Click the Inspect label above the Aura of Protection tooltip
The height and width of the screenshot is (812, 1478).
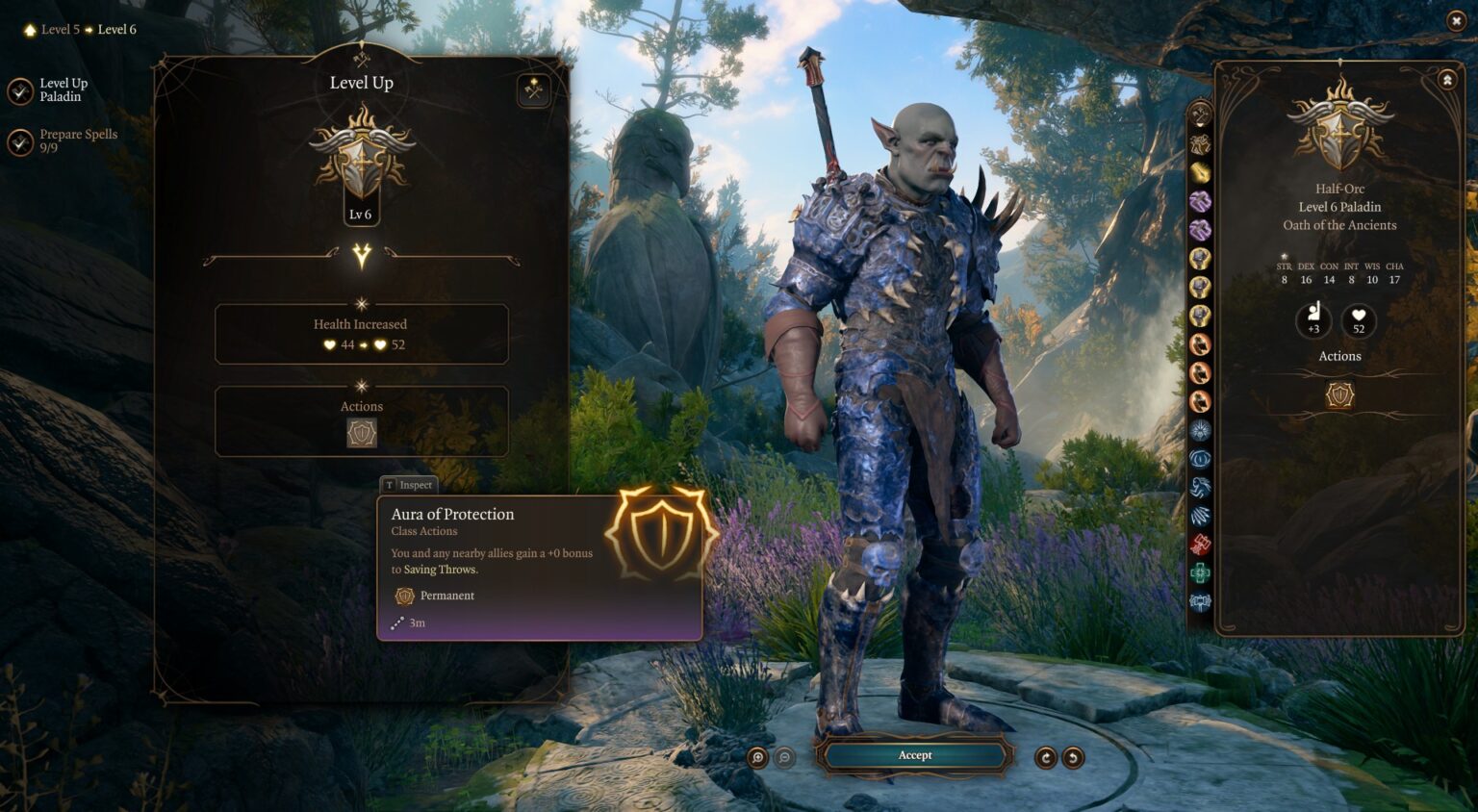click(x=408, y=485)
